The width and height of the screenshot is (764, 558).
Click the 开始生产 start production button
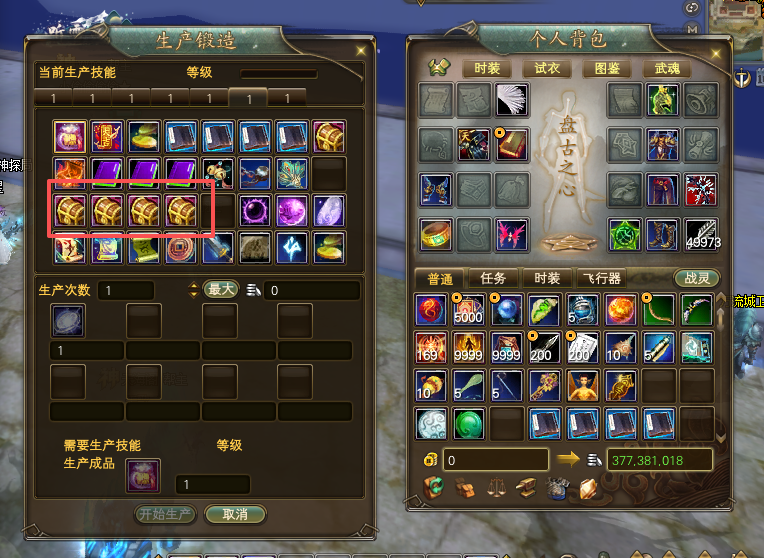[x=165, y=514]
